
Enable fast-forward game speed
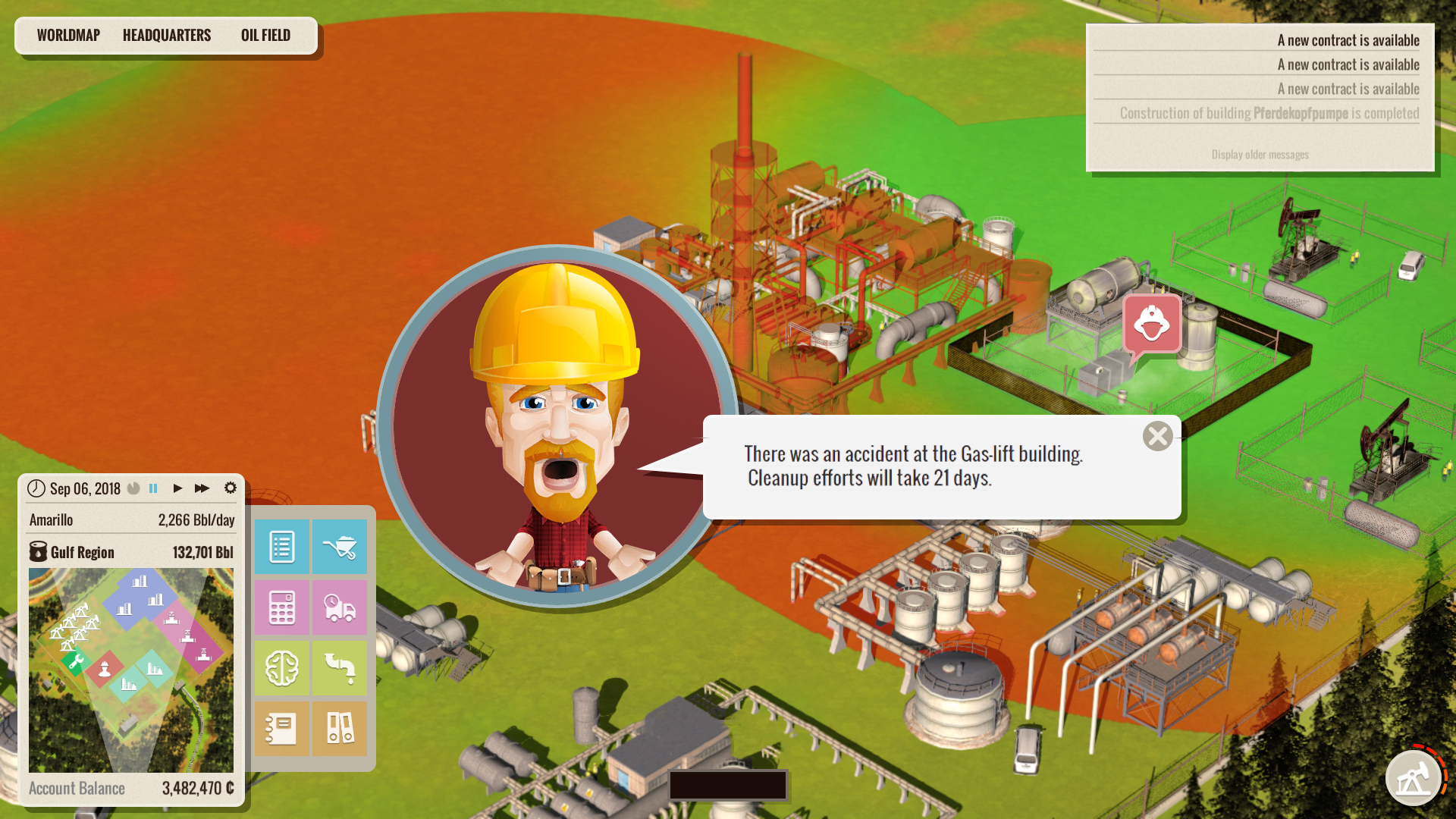[202, 488]
